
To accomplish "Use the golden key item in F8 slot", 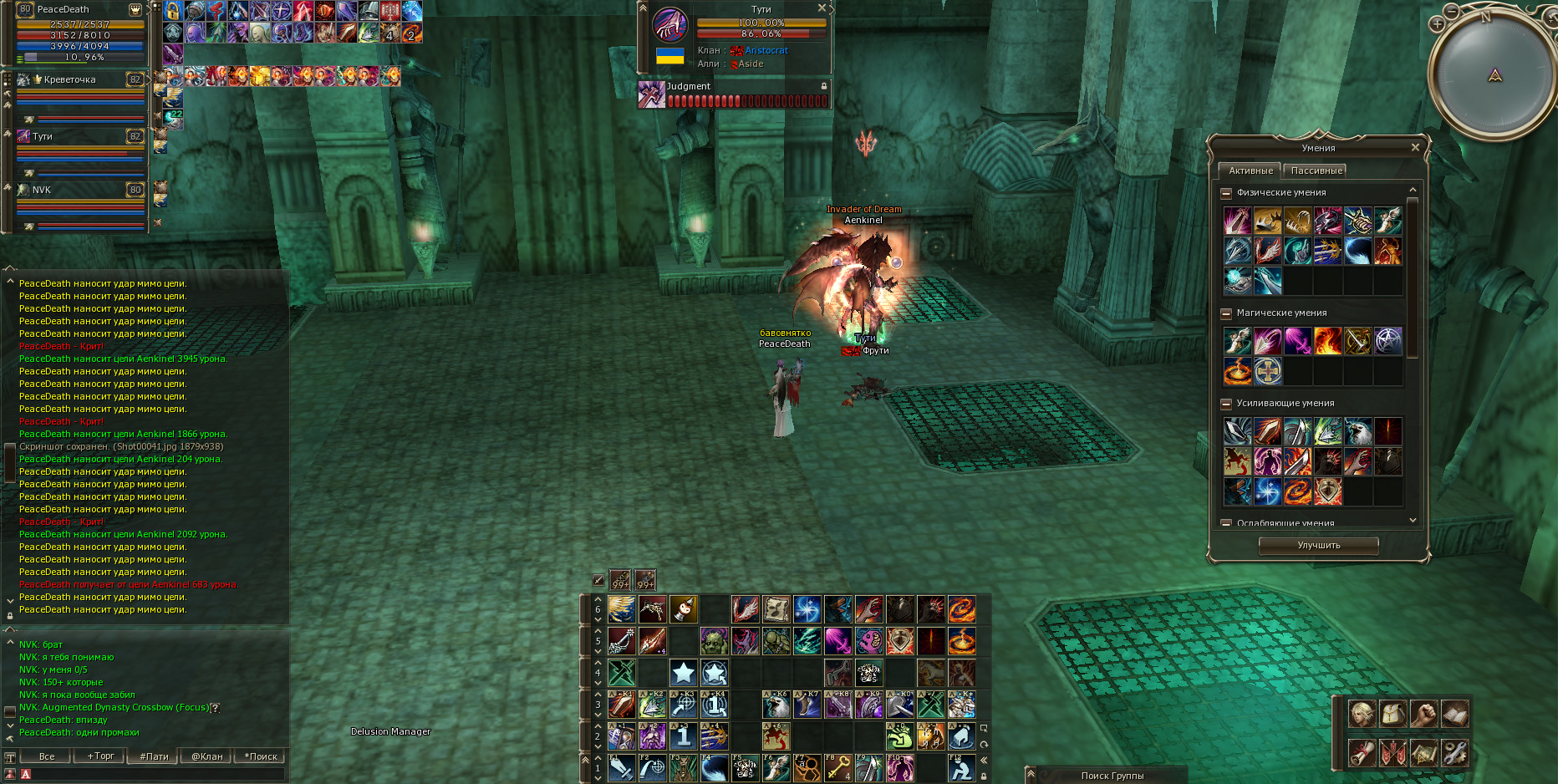I will pos(837,767).
